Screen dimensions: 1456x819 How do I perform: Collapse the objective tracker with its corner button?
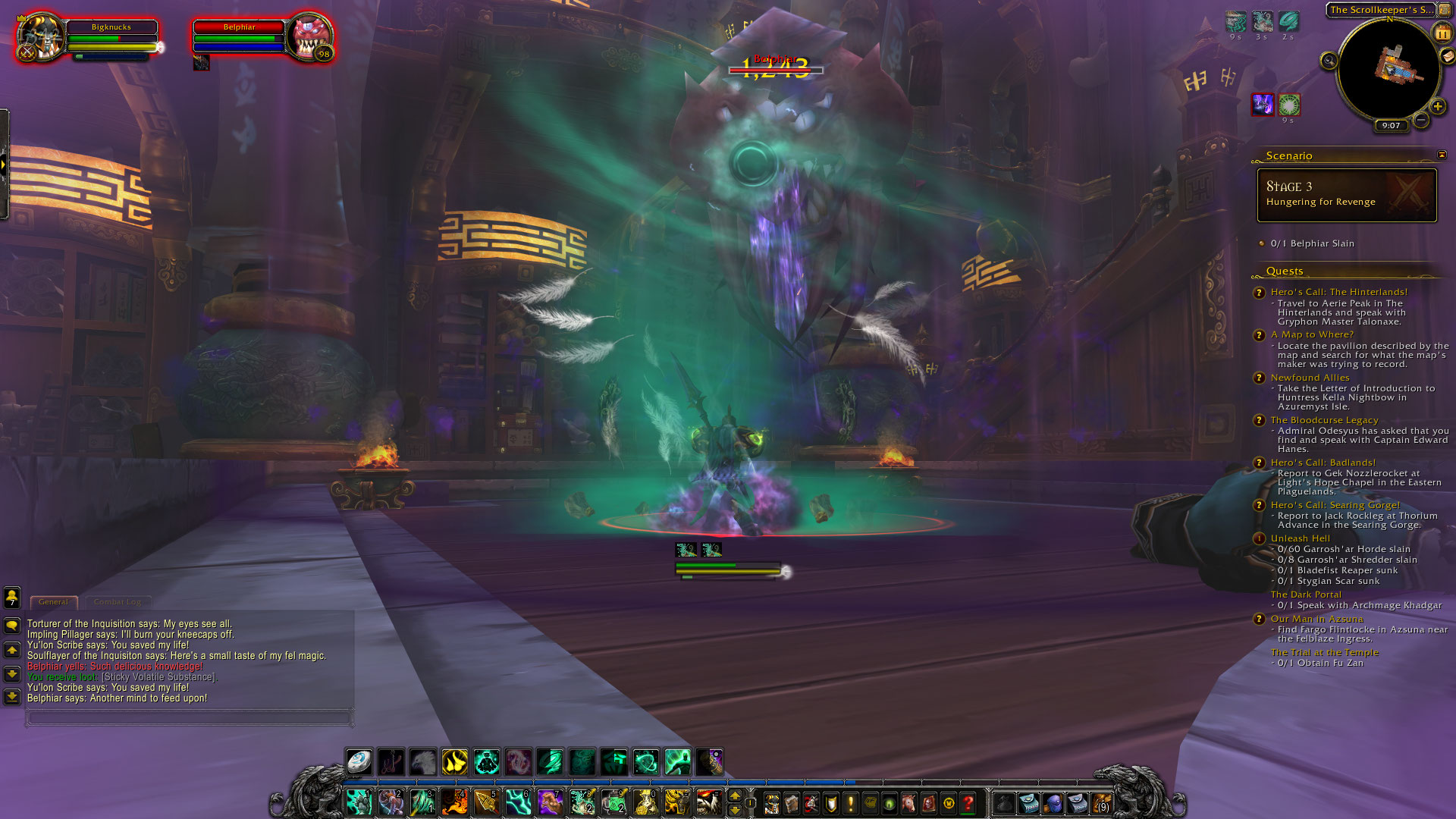(1443, 154)
